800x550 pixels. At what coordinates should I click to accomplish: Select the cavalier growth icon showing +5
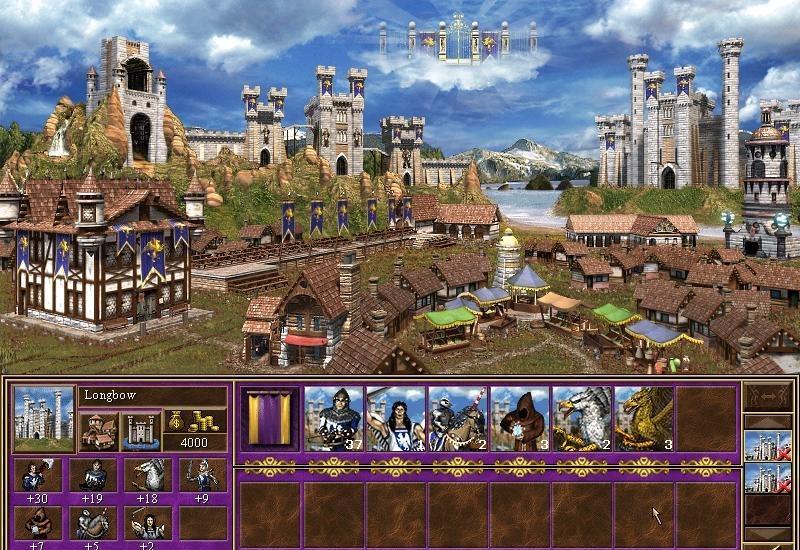93,521
